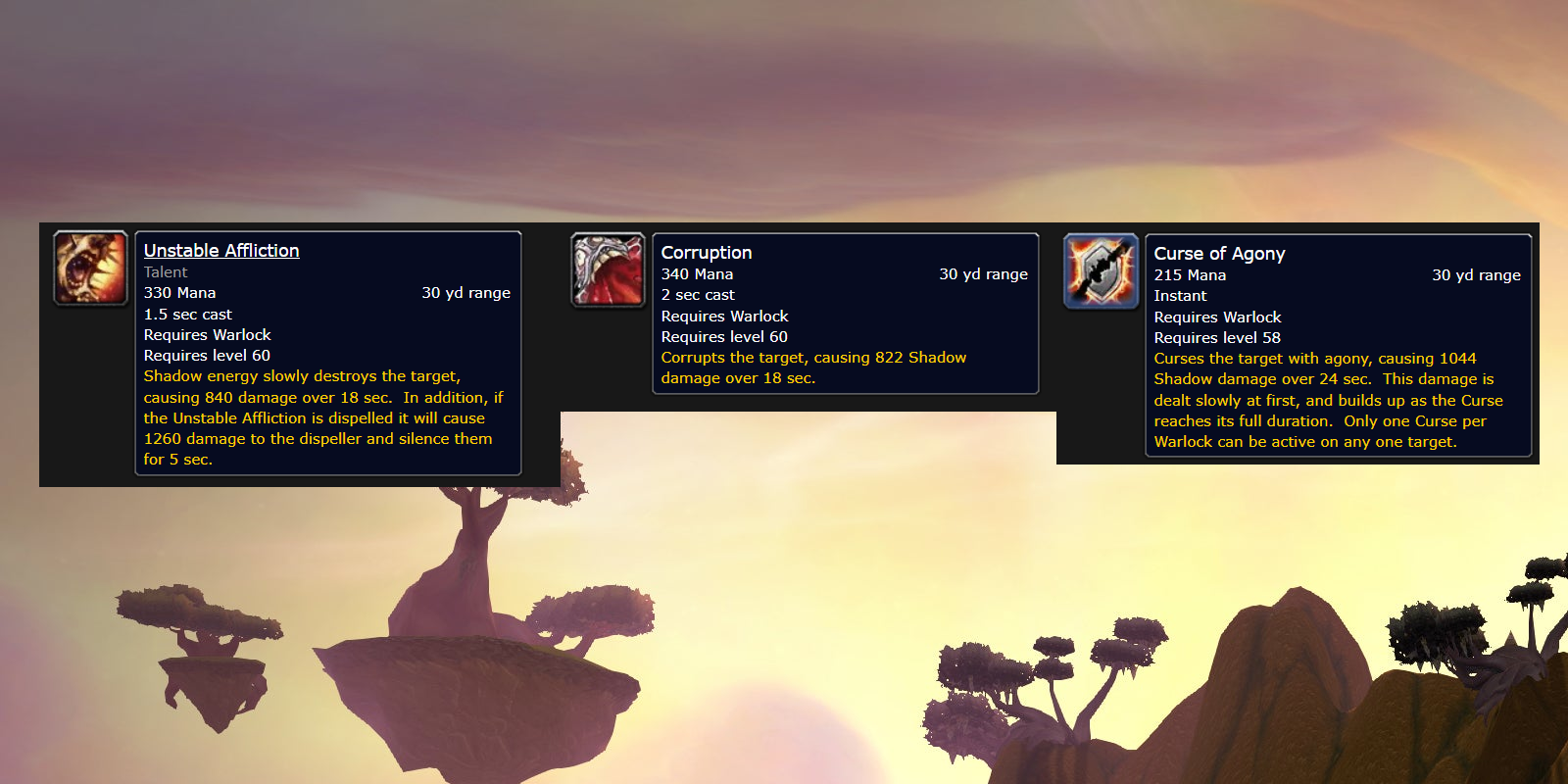
Task: Click 30 yd range on Curse of Agony
Action: pos(1477,275)
